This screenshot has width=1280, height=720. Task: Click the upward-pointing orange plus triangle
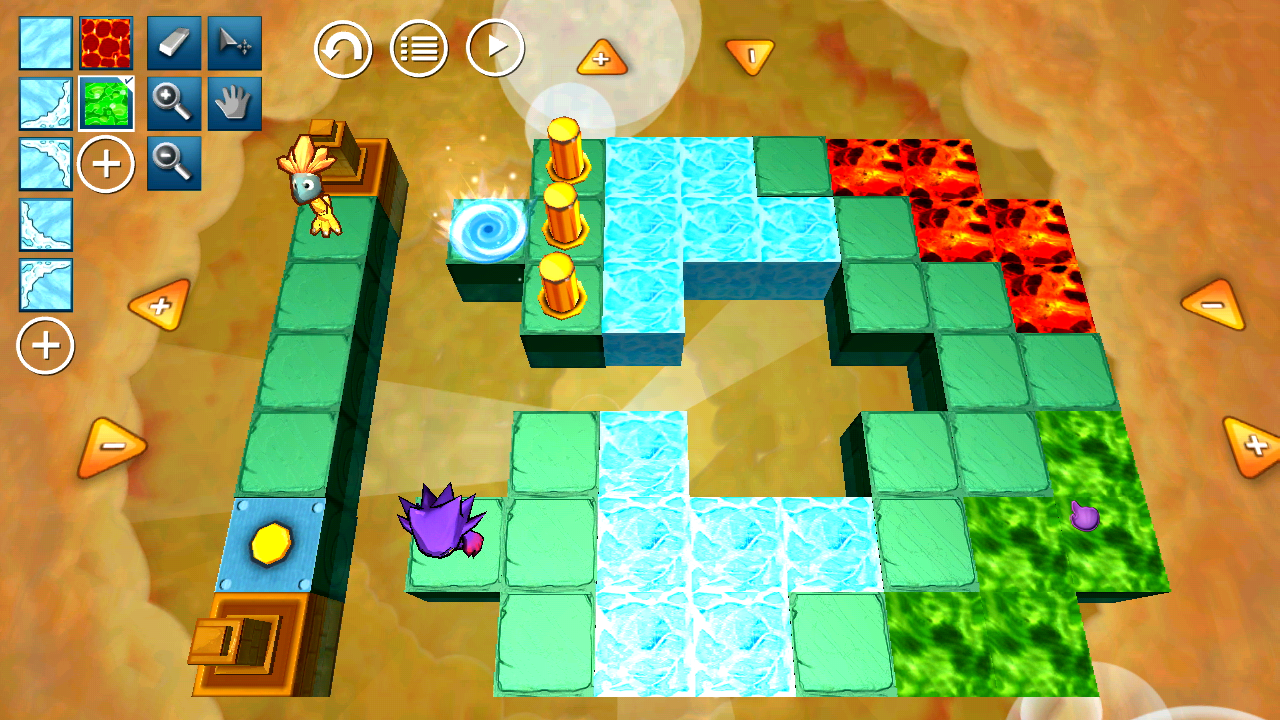pyautogui.click(x=602, y=60)
